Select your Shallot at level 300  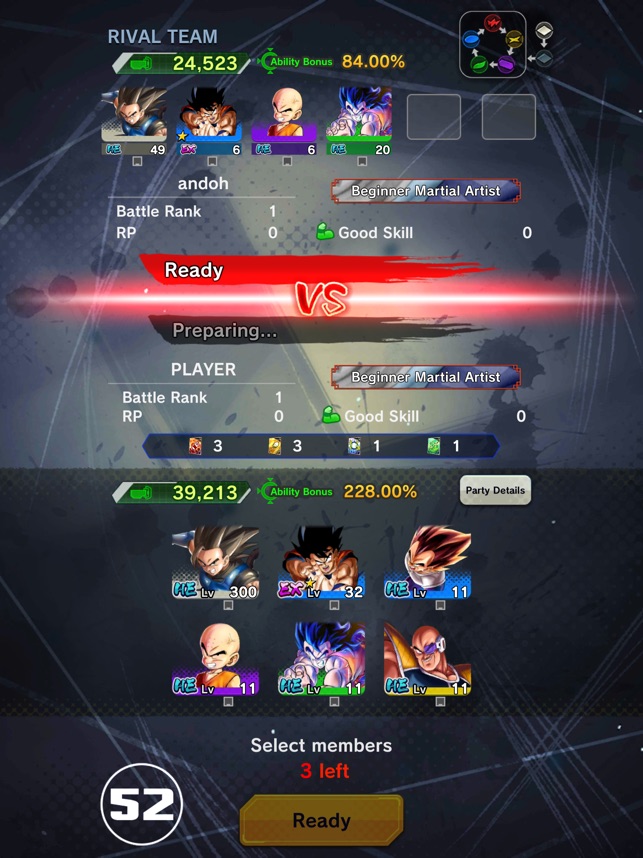(216, 563)
